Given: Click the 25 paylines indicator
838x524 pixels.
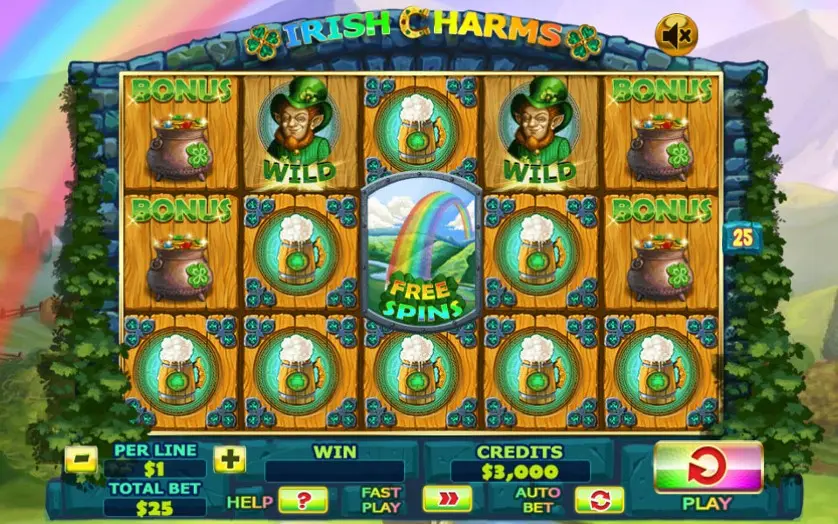Looking at the screenshot, I should coord(743,238).
